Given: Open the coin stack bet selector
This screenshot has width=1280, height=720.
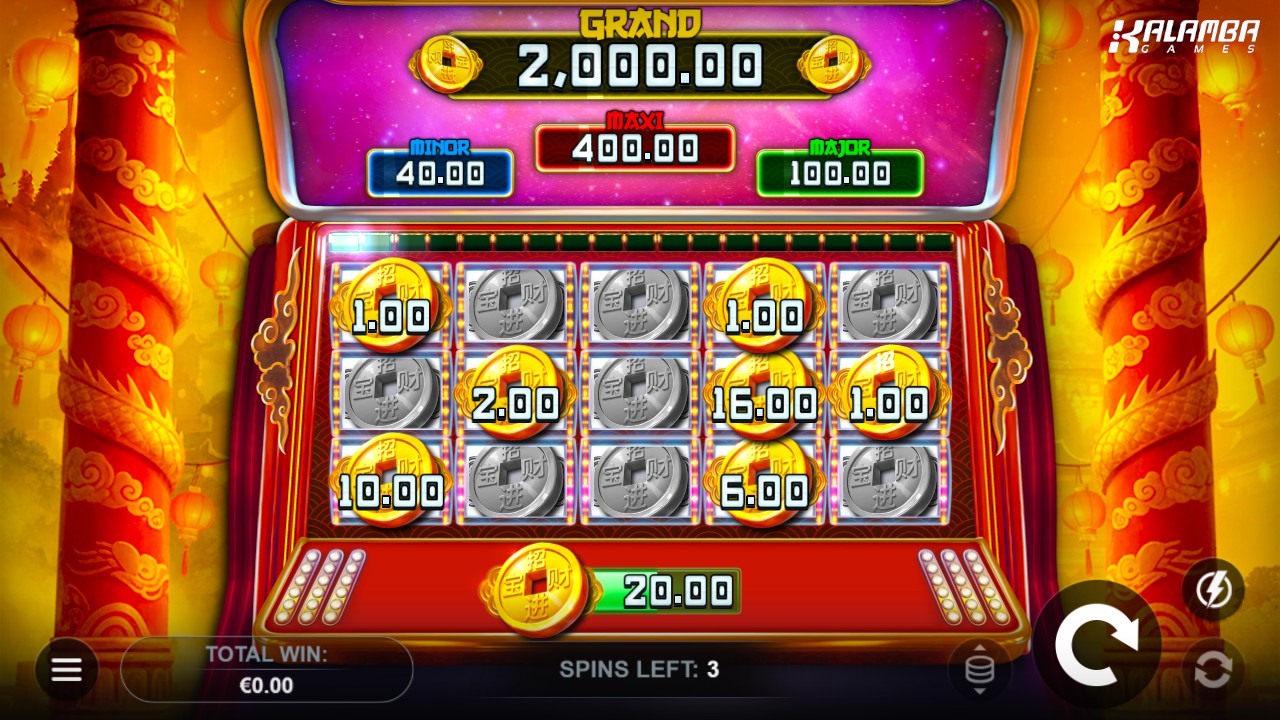Looking at the screenshot, I should pyautogui.click(x=979, y=669).
